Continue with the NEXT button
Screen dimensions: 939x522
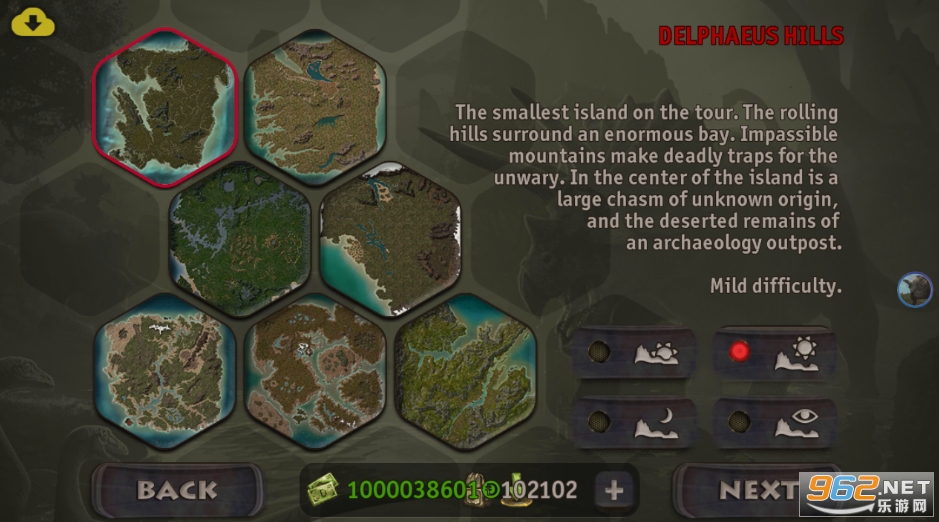(758, 490)
